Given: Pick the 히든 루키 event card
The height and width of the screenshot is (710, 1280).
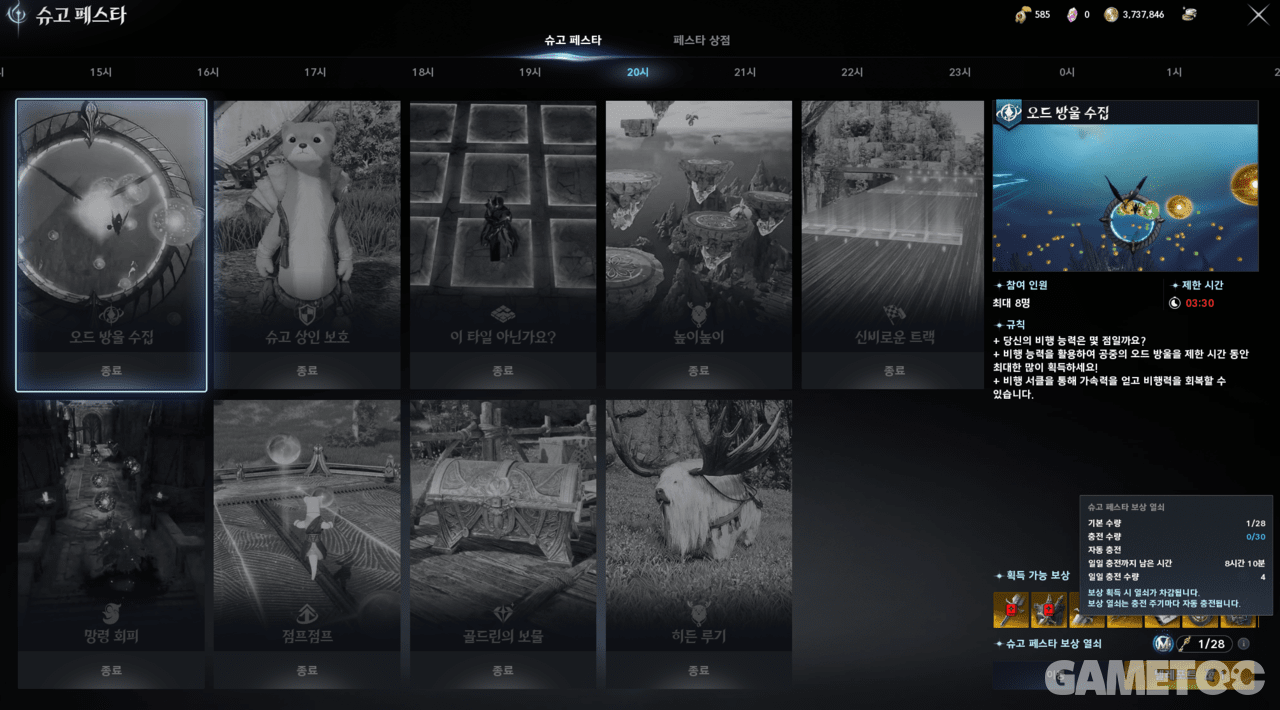Looking at the screenshot, I should [698, 544].
